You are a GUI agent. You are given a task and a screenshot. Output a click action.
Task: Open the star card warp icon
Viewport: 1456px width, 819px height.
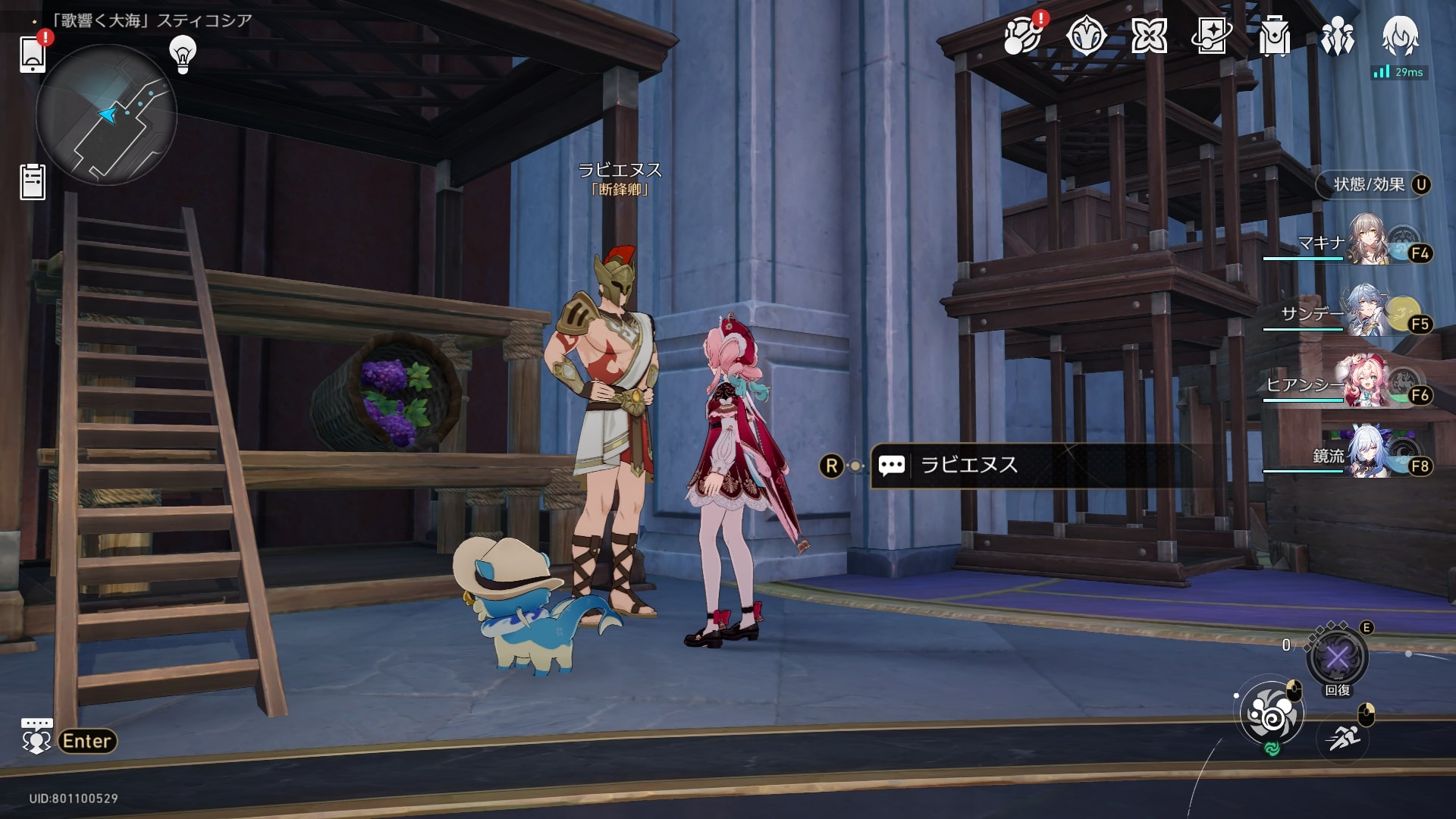[x=1211, y=36]
